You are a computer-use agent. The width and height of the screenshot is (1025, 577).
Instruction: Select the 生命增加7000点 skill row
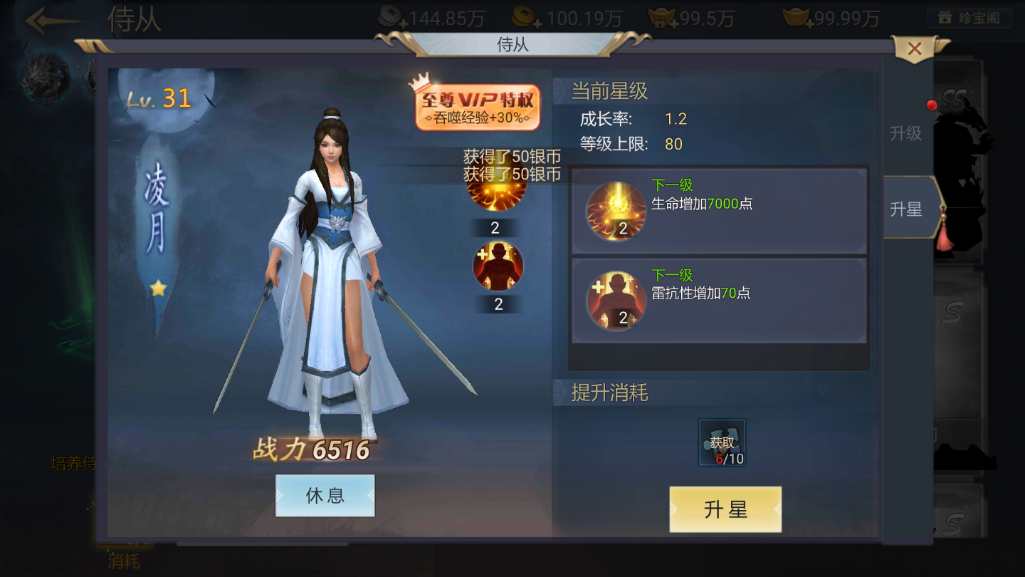(x=718, y=211)
